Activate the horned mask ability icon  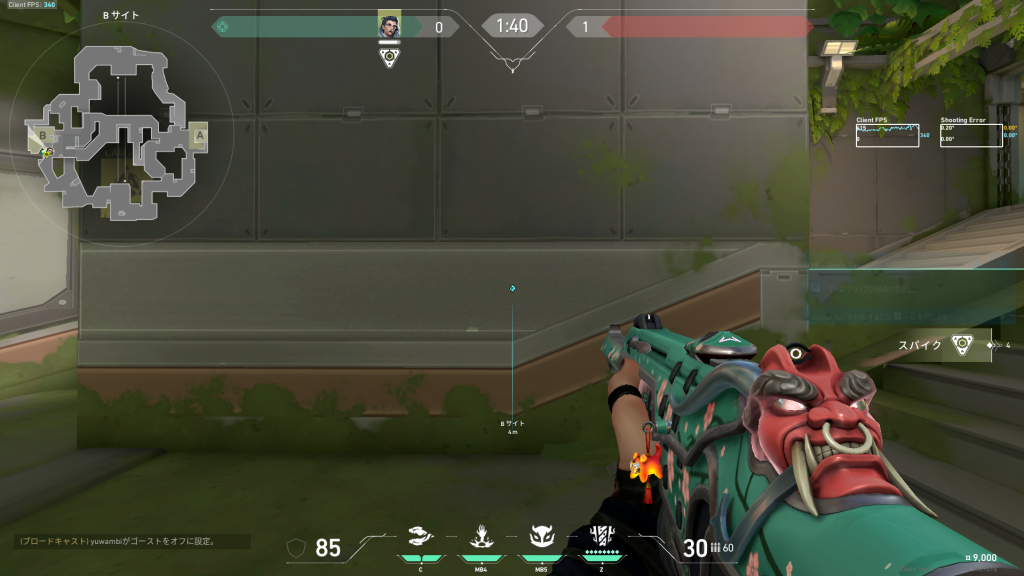click(541, 538)
